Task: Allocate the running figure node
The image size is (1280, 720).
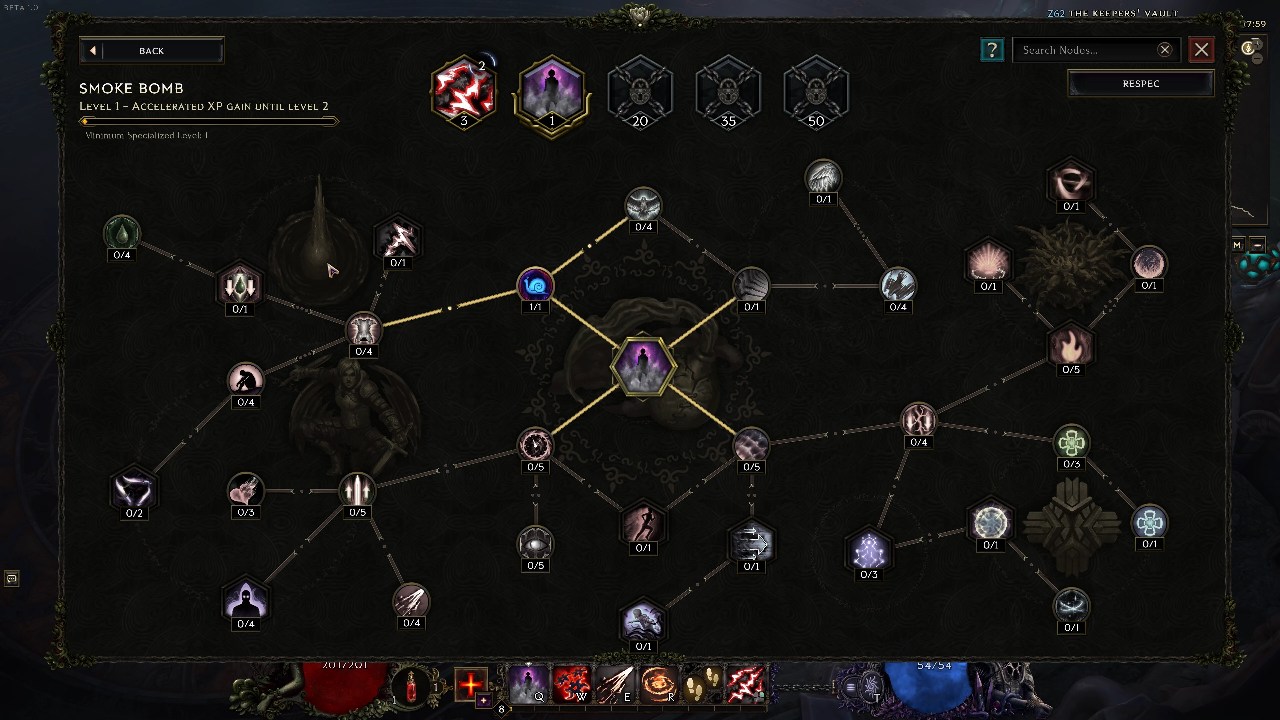Action: coord(643,523)
